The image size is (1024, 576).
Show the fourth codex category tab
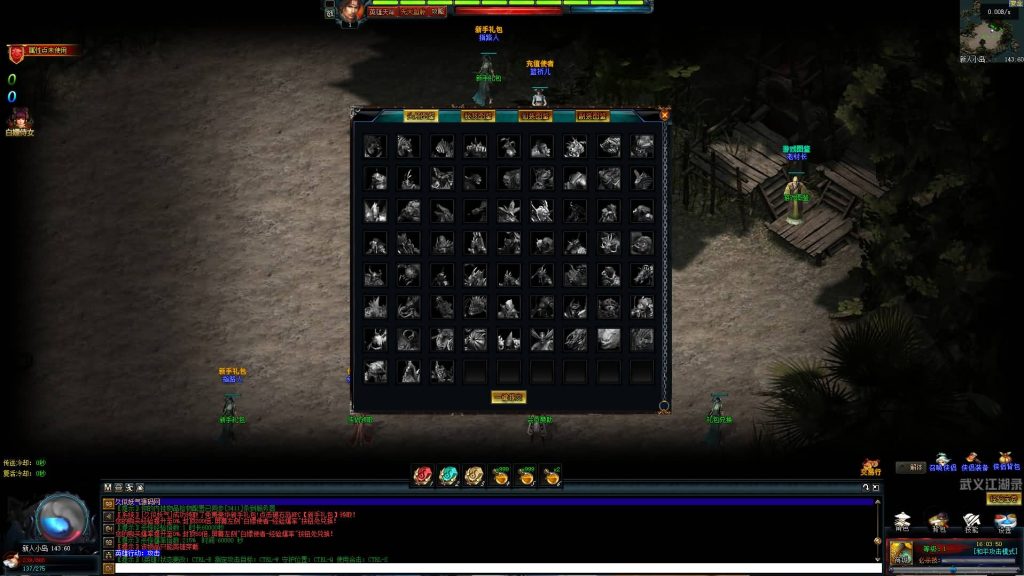pyautogui.click(x=593, y=116)
